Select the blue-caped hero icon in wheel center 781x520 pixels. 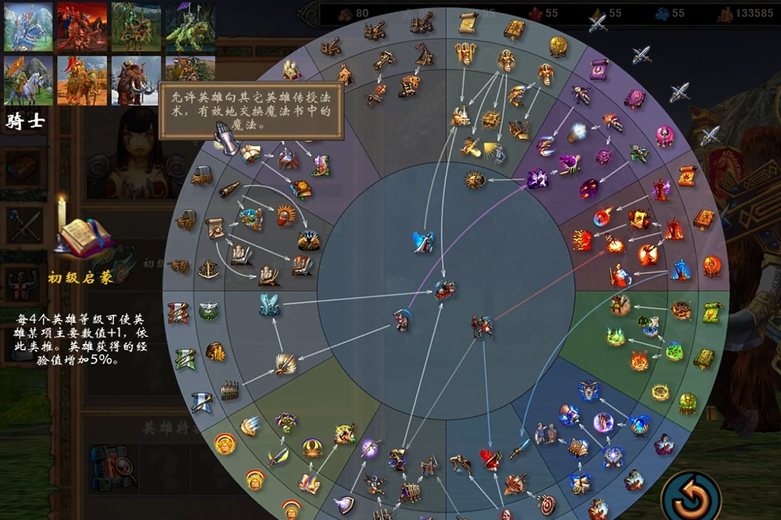pyautogui.click(x=423, y=242)
